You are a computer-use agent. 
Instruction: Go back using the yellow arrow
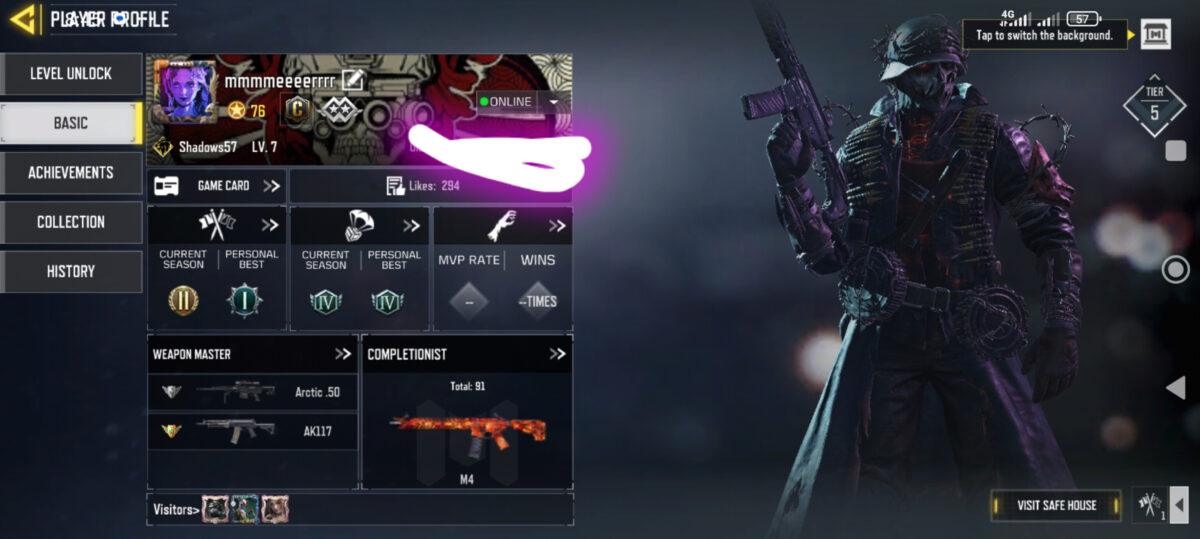click(x=24, y=18)
